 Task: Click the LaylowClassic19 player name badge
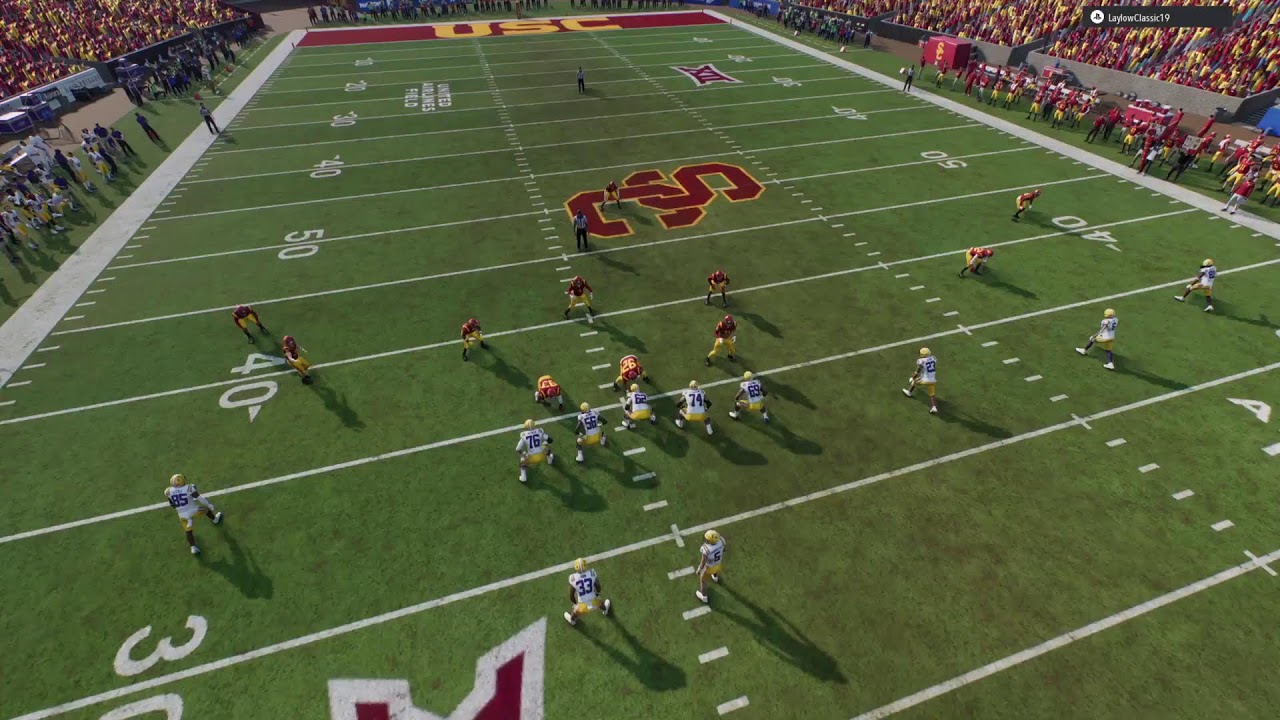coord(1157,18)
